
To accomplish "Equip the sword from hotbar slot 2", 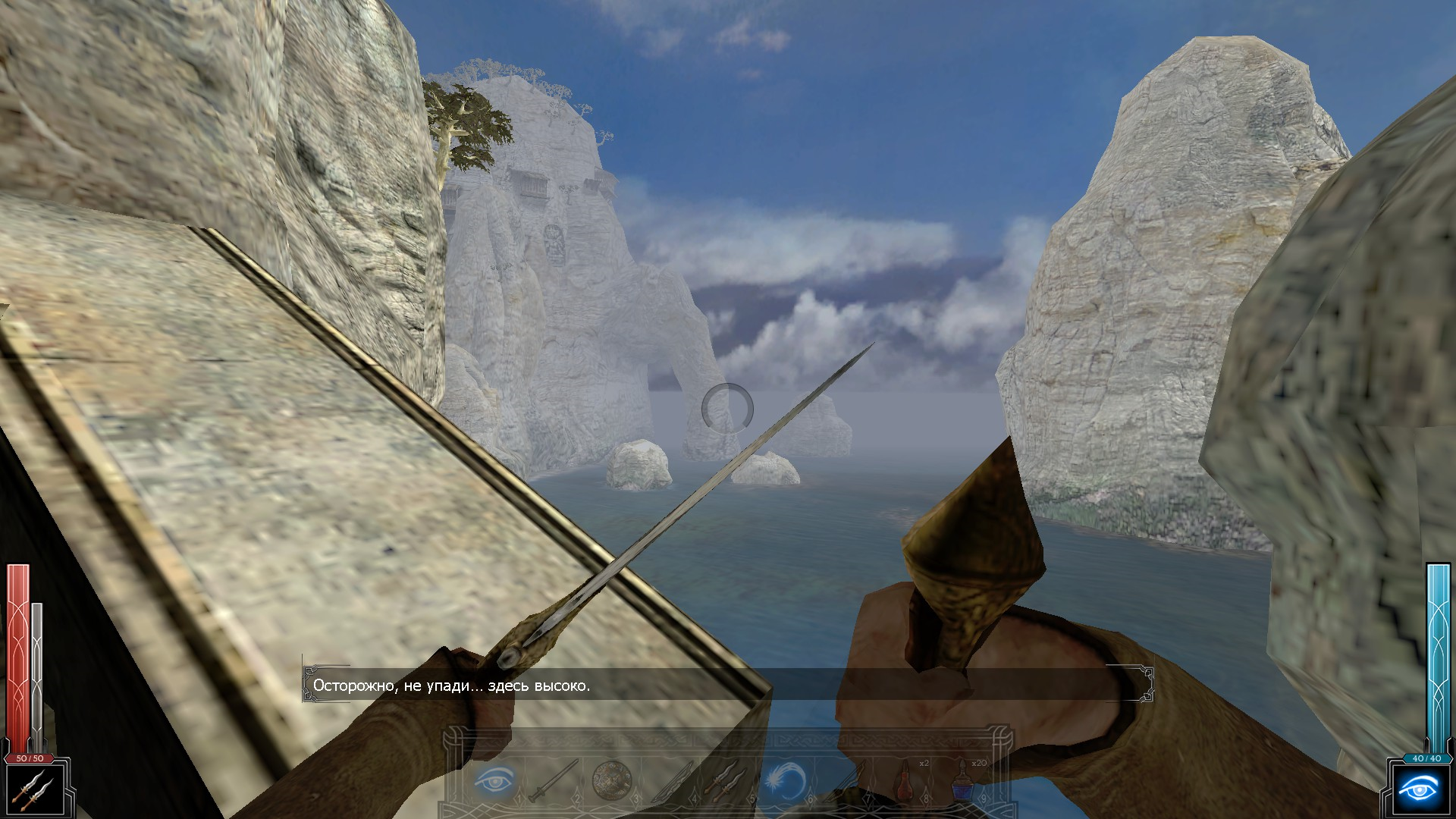I will pyautogui.click(x=554, y=780).
